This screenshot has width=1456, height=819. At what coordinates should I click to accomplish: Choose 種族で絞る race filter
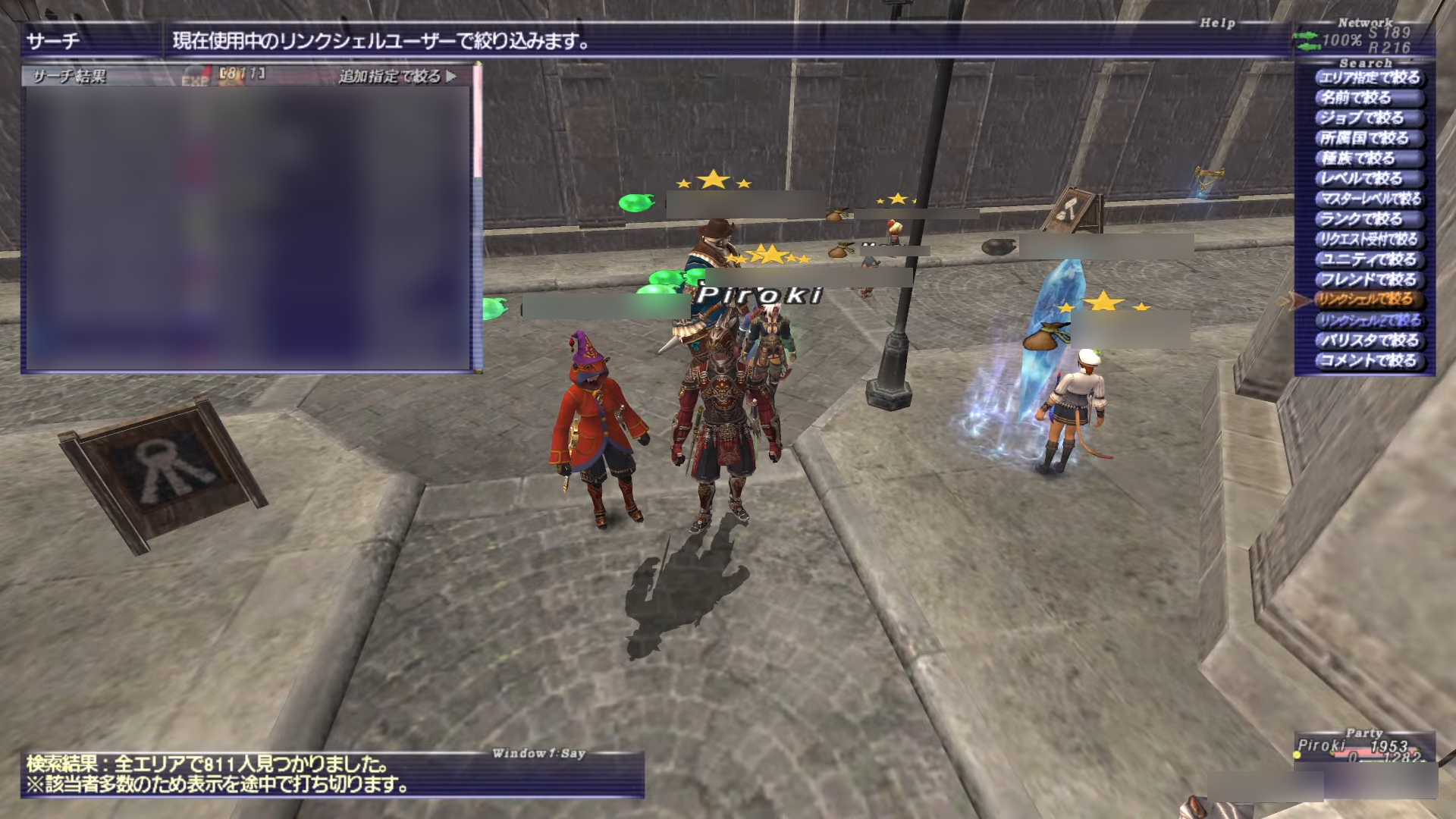[x=1358, y=158]
